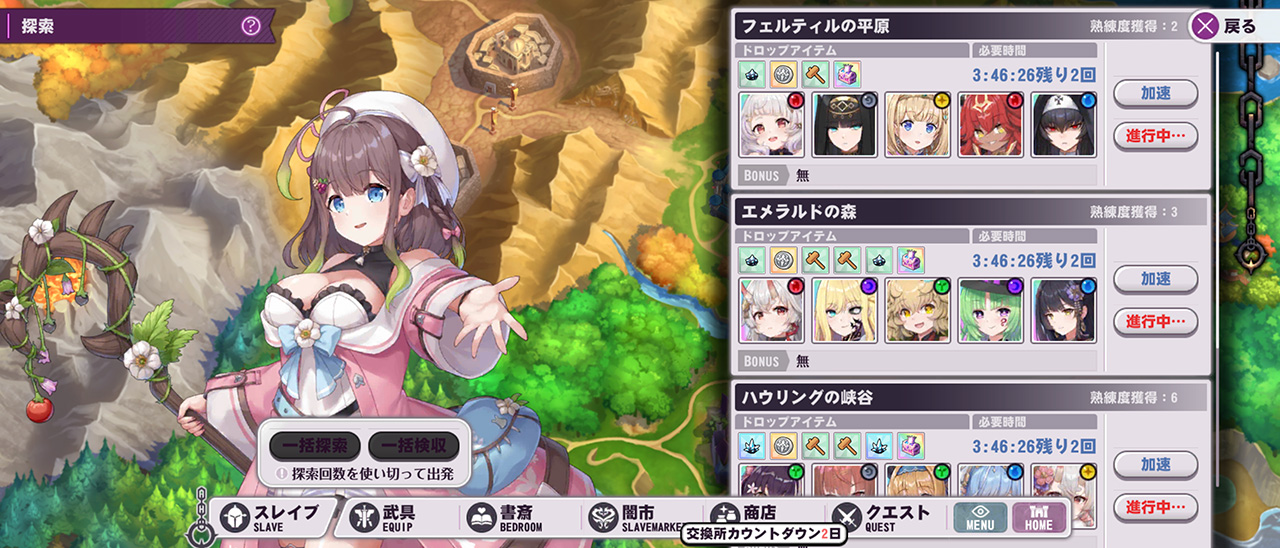Visit the 闇市 SLAVEMARKET
The width and height of the screenshot is (1280, 548).
pos(630,517)
